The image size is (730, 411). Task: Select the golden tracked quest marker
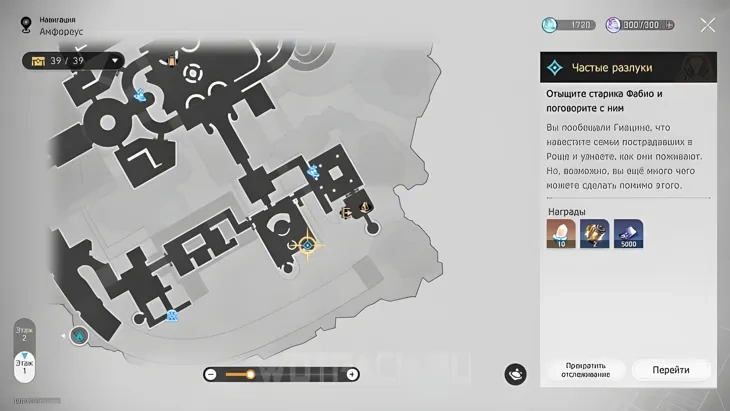[307, 245]
